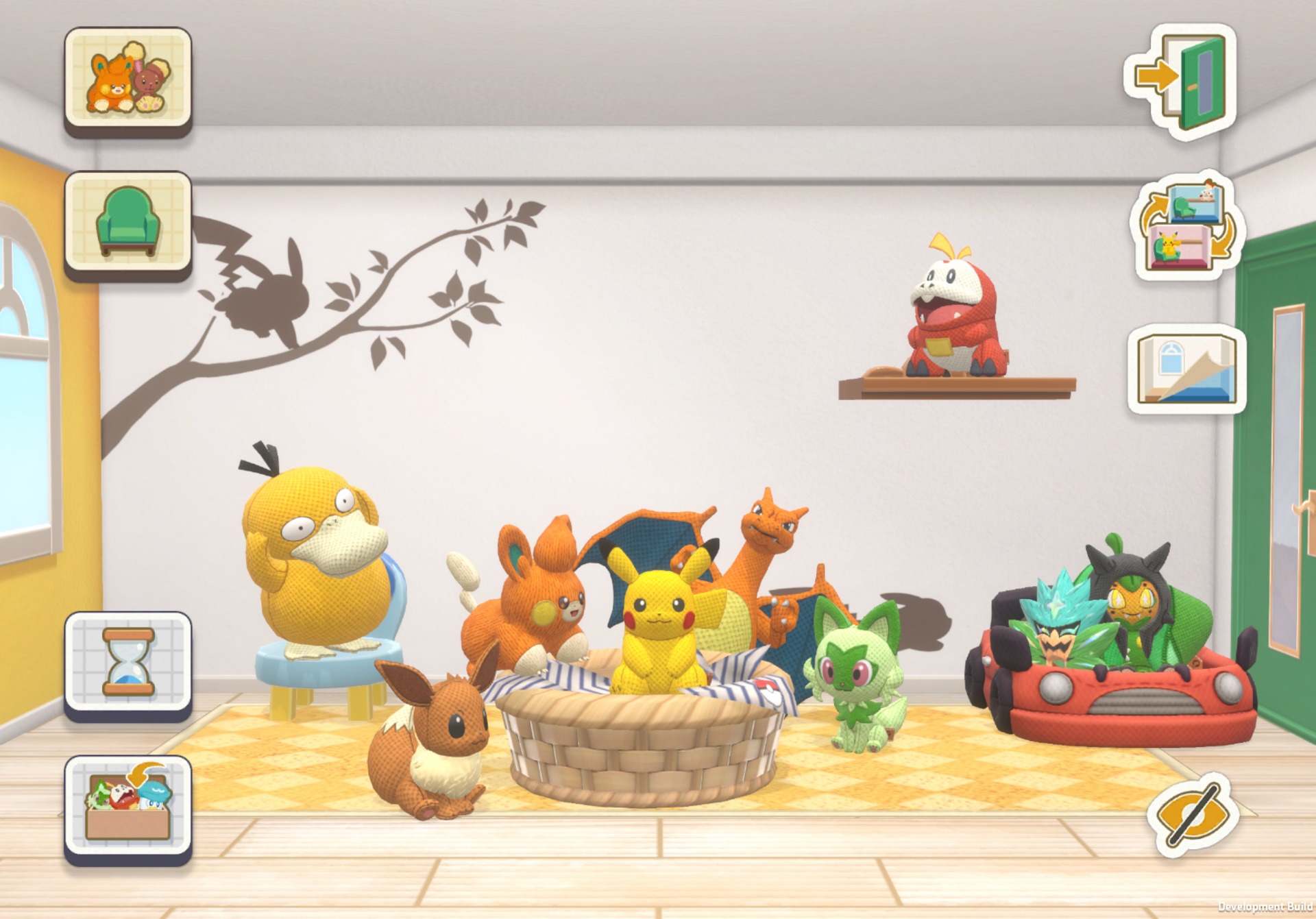Click the hourglass timer button
This screenshot has height=919, width=1316.
pos(128,662)
